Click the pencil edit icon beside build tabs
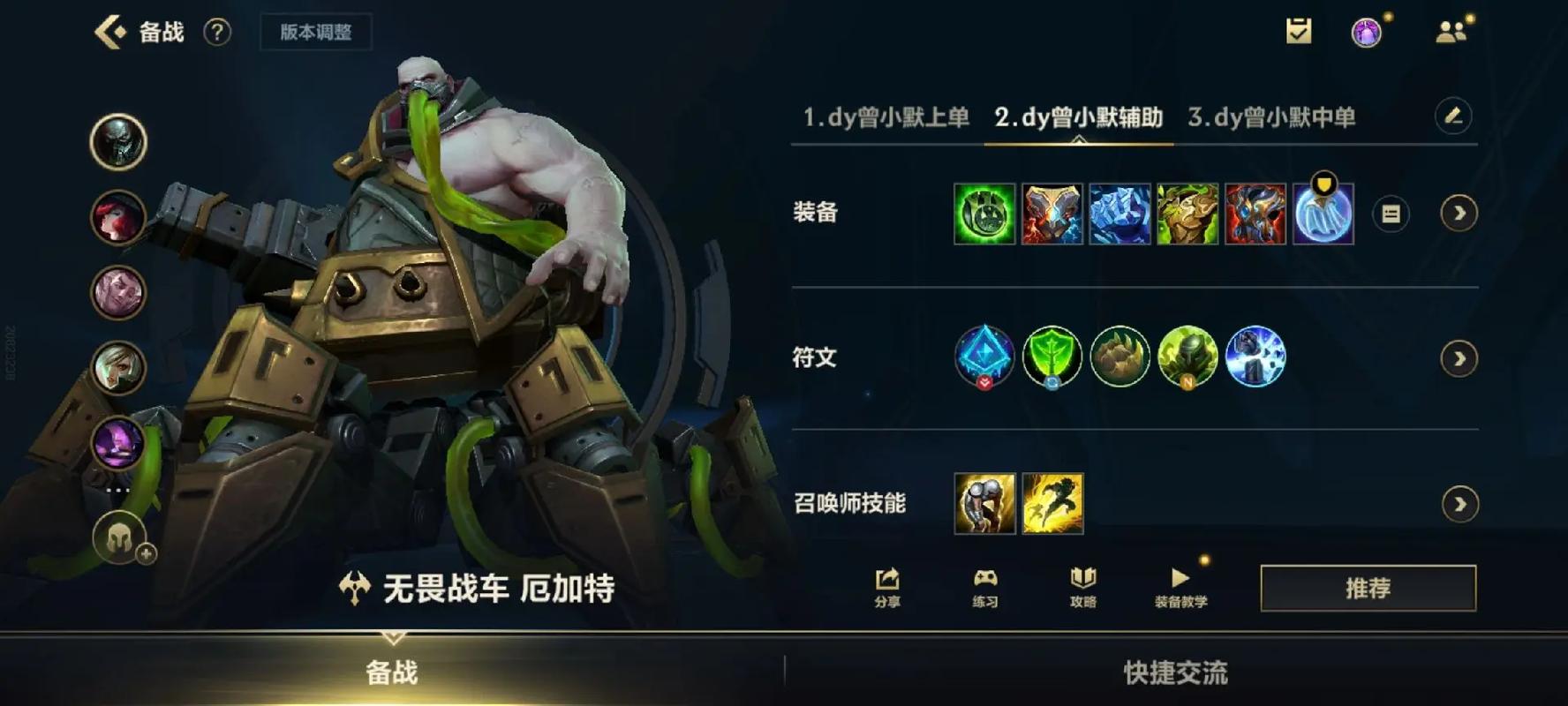Screen dimensions: 1568x706 click(1455, 116)
